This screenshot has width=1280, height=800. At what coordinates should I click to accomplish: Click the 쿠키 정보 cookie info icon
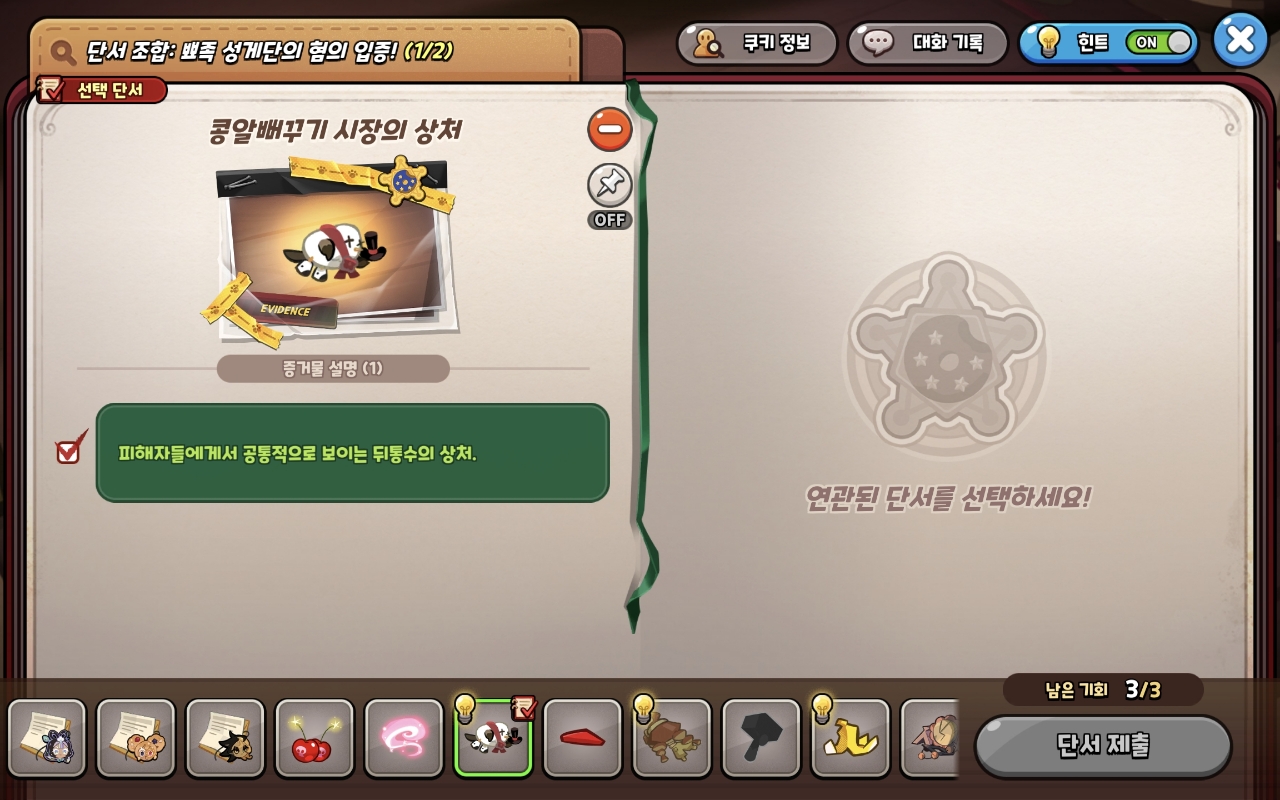(757, 43)
